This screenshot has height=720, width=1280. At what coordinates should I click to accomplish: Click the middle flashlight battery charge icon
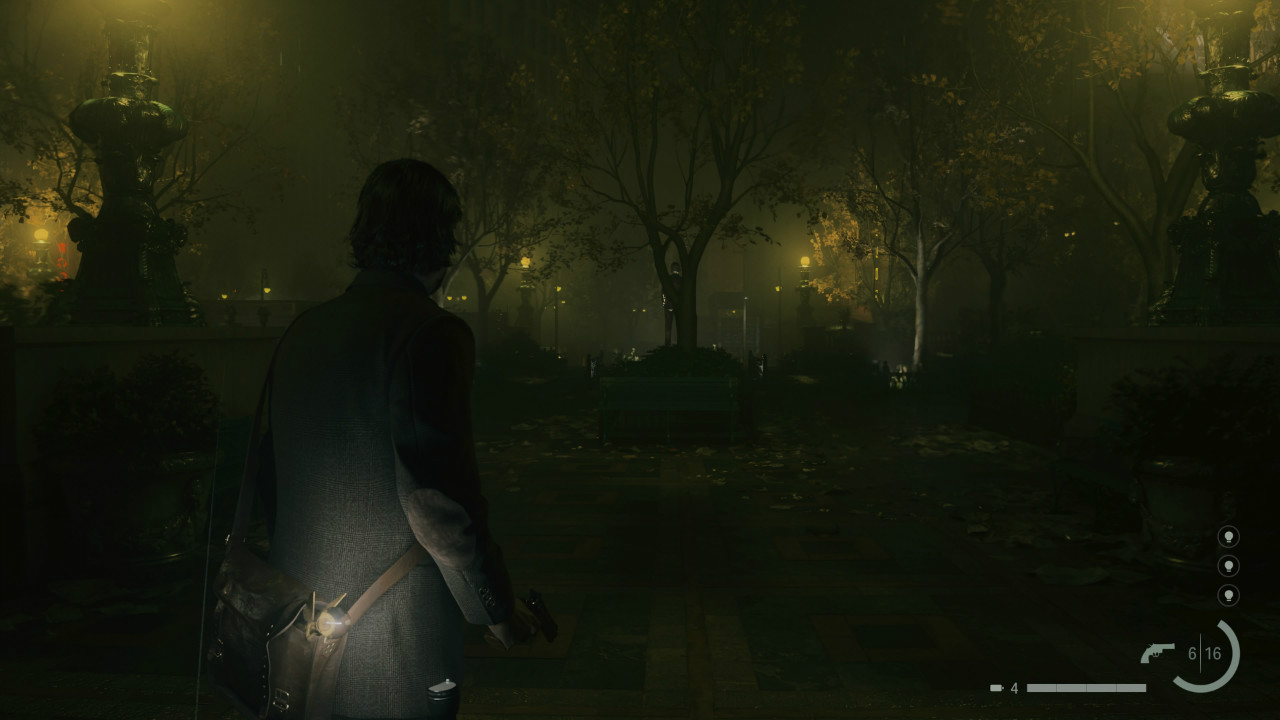[x=1229, y=567]
